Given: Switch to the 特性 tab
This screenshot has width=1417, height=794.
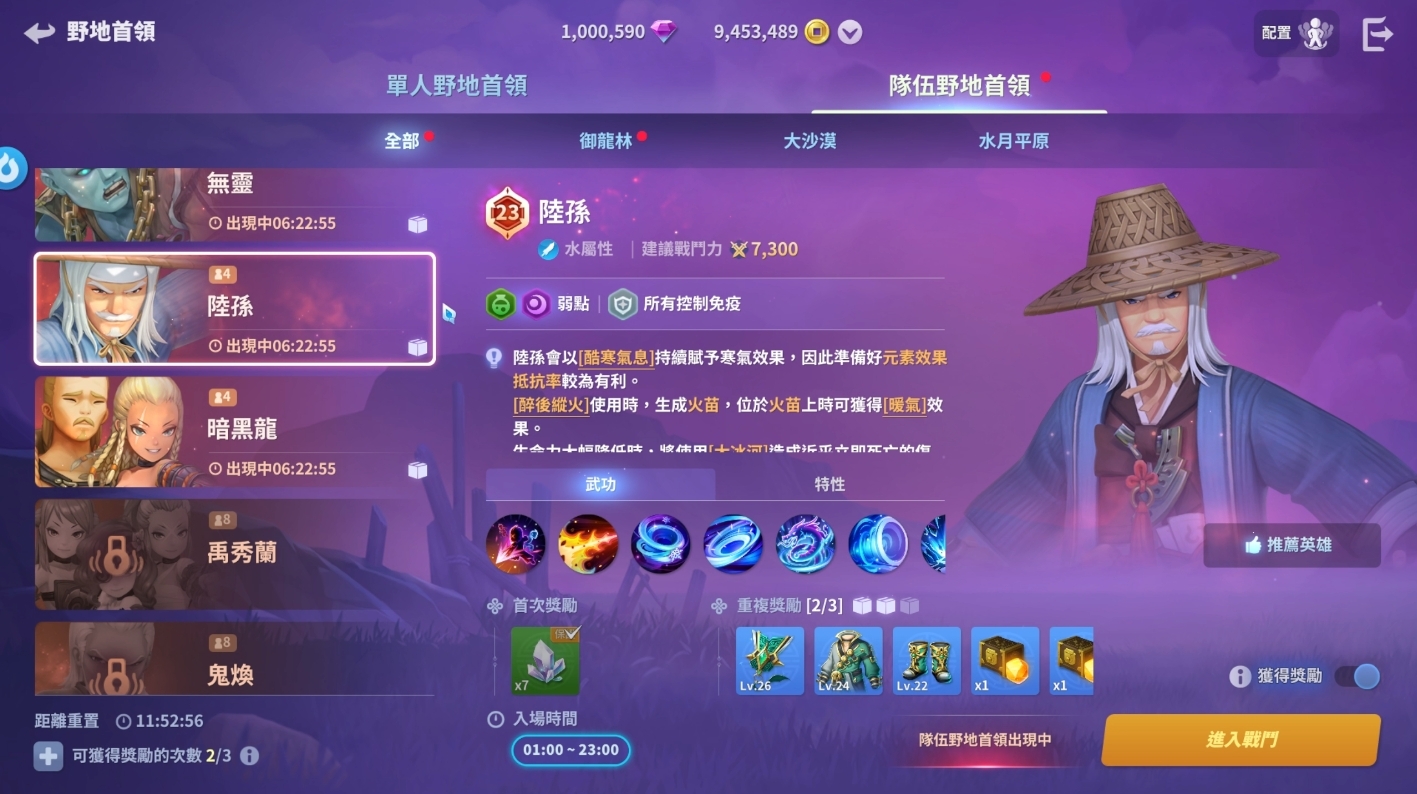Looking at the screenshot, I should pyautogui.click(x=832, y=484).
